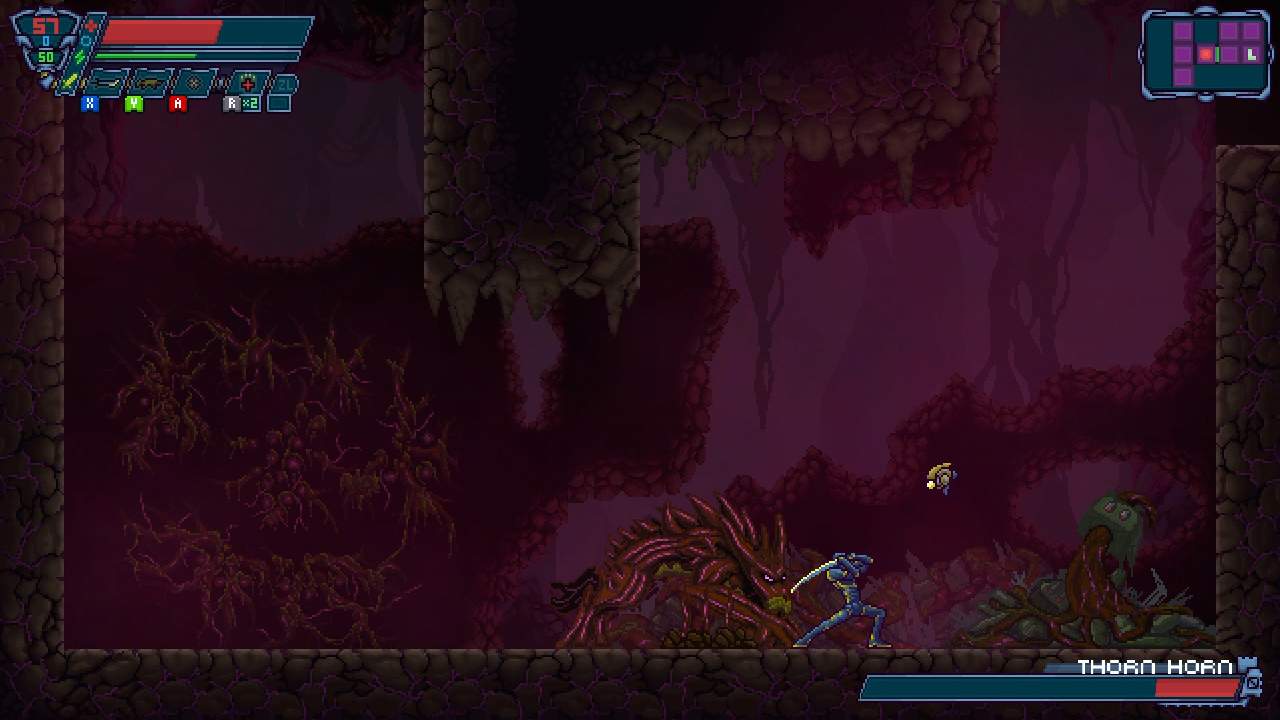This screenshot has height=720, width=1280.
Task: Click the floating pickup near the boss
Action: 940,475
